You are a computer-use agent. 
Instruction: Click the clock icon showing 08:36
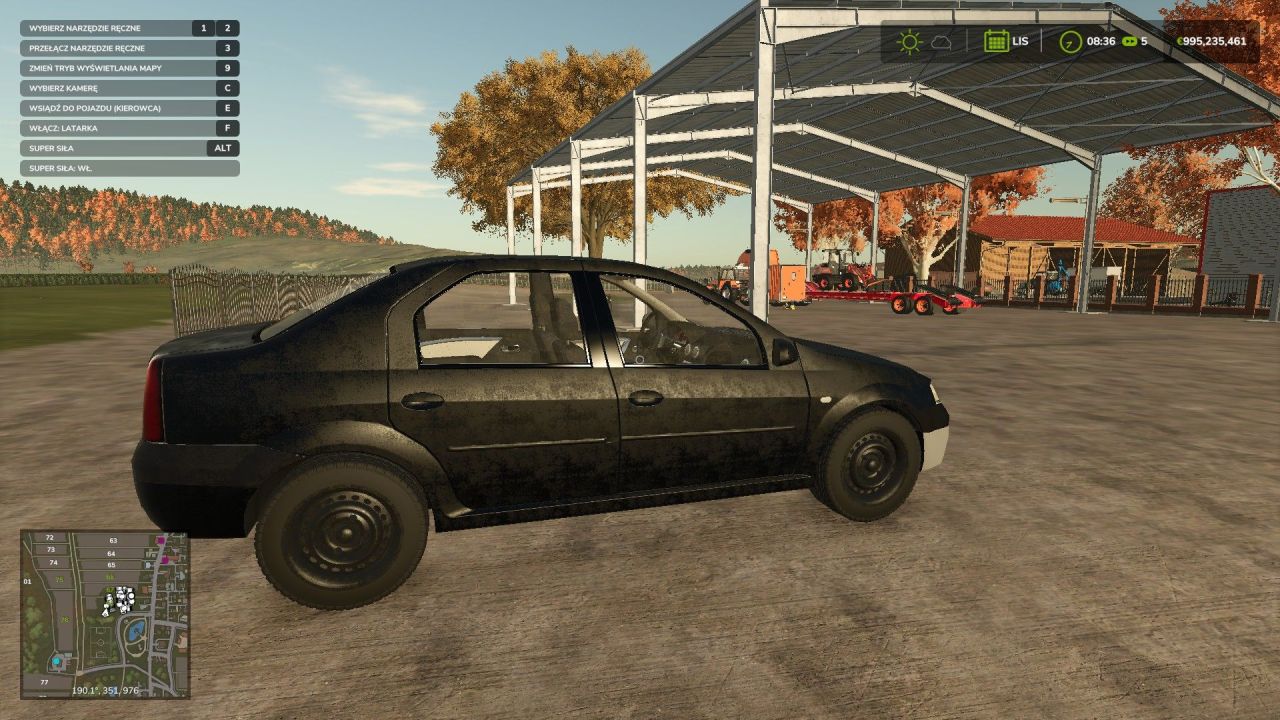(1070, 42)
